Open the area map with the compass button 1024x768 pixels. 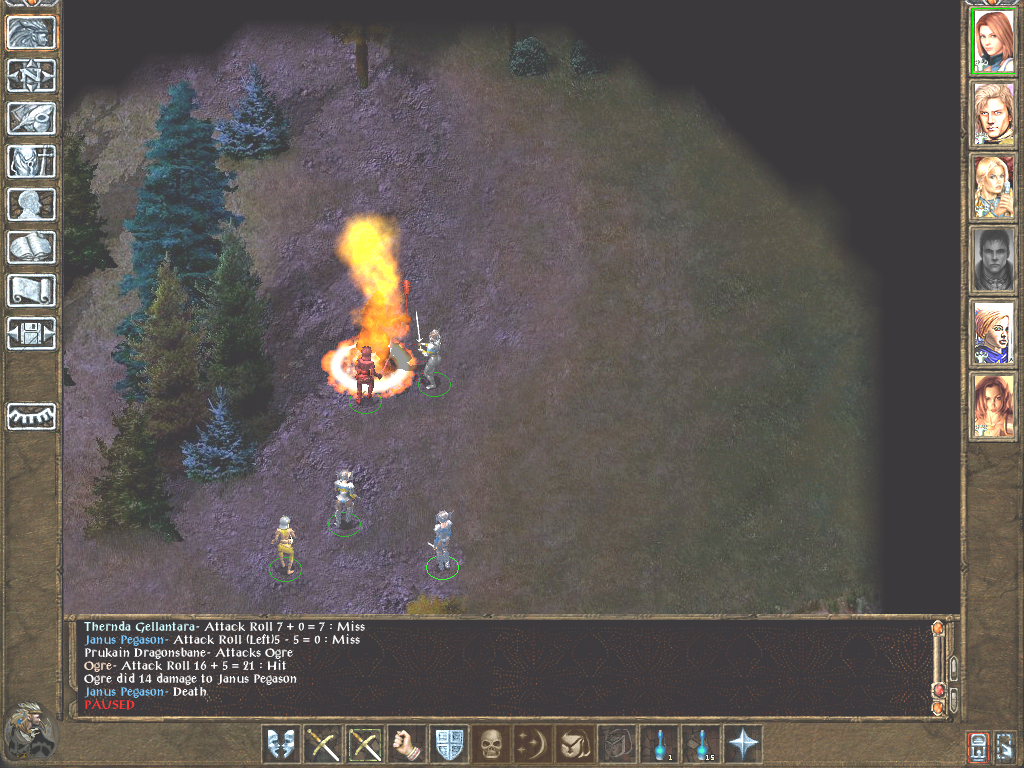[32, 75]
